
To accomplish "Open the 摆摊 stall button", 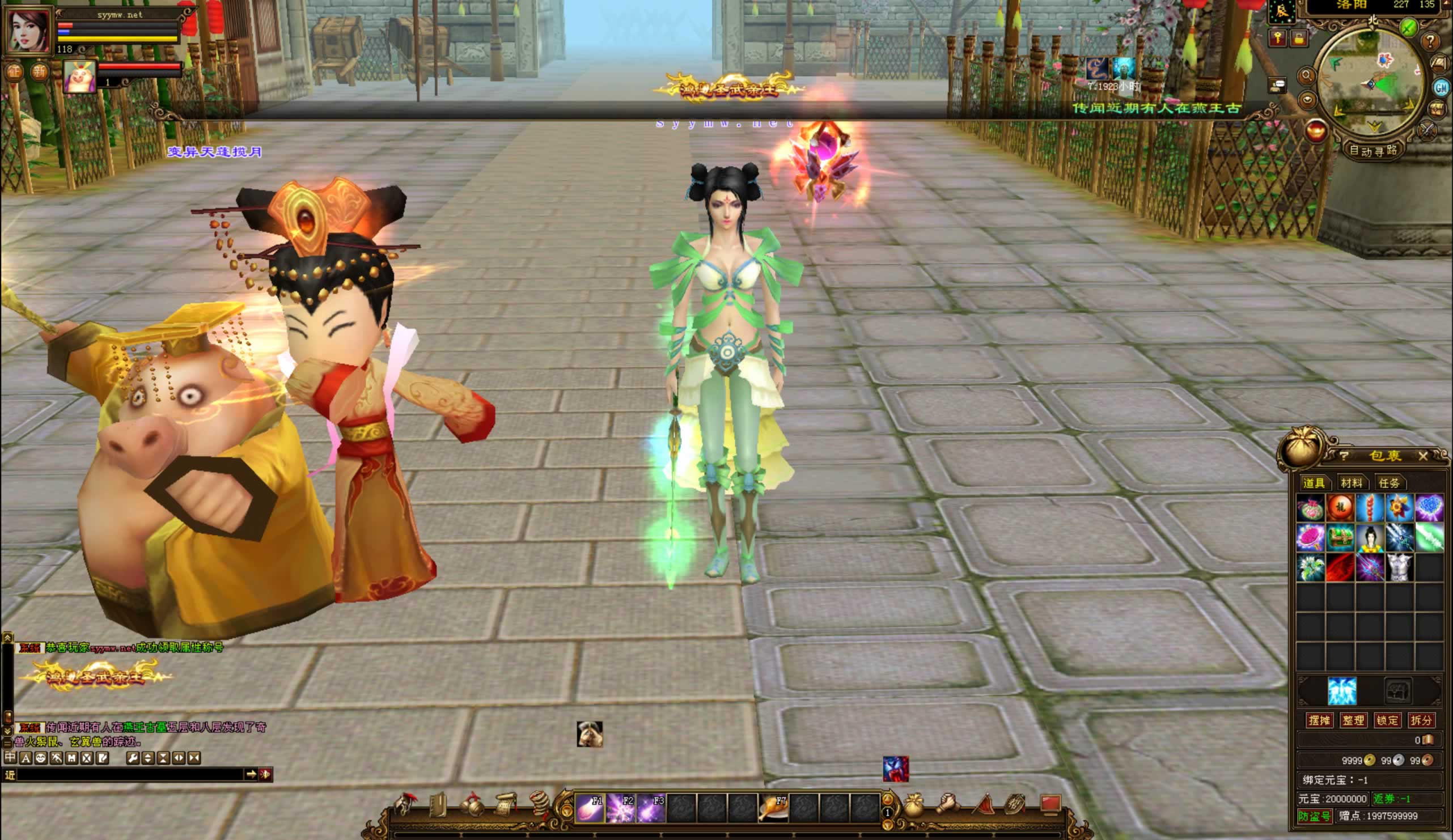I will tap(1319, 720).
